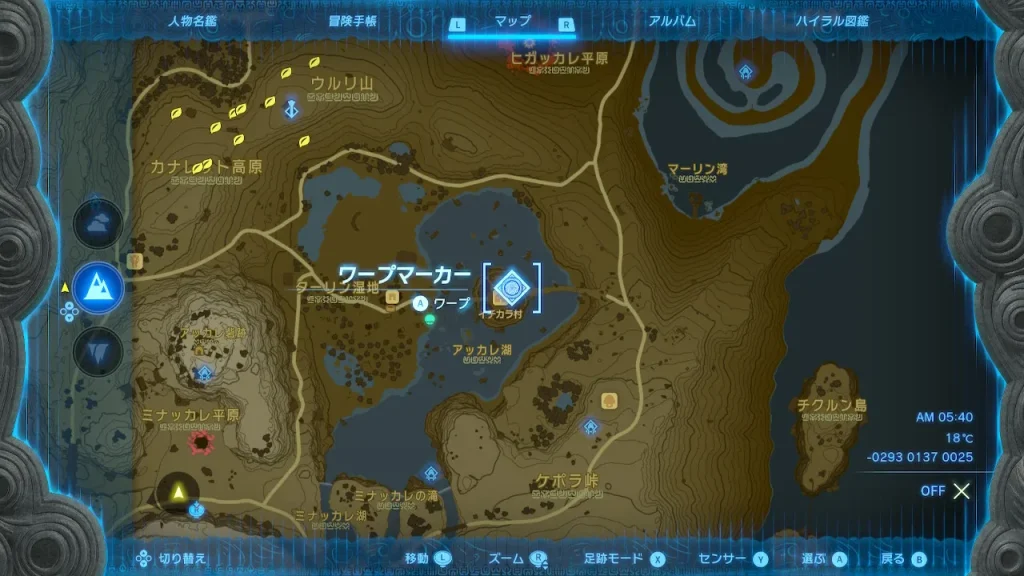Switch to the depths layer map
Image resolution: width=1024 pixels, height=576 pixels.
(98, 351)
